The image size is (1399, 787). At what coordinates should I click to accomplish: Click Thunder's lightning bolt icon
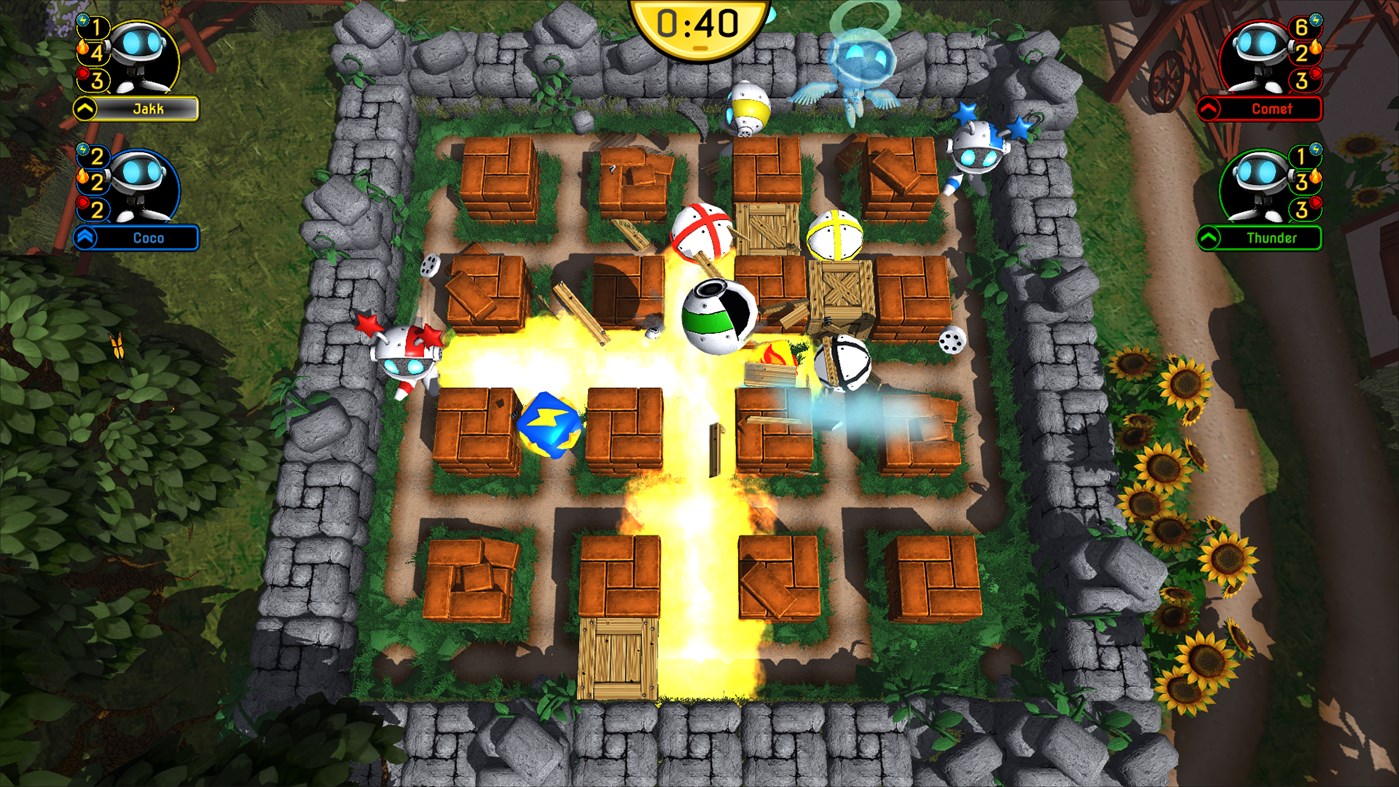[x=1315, y=149]
